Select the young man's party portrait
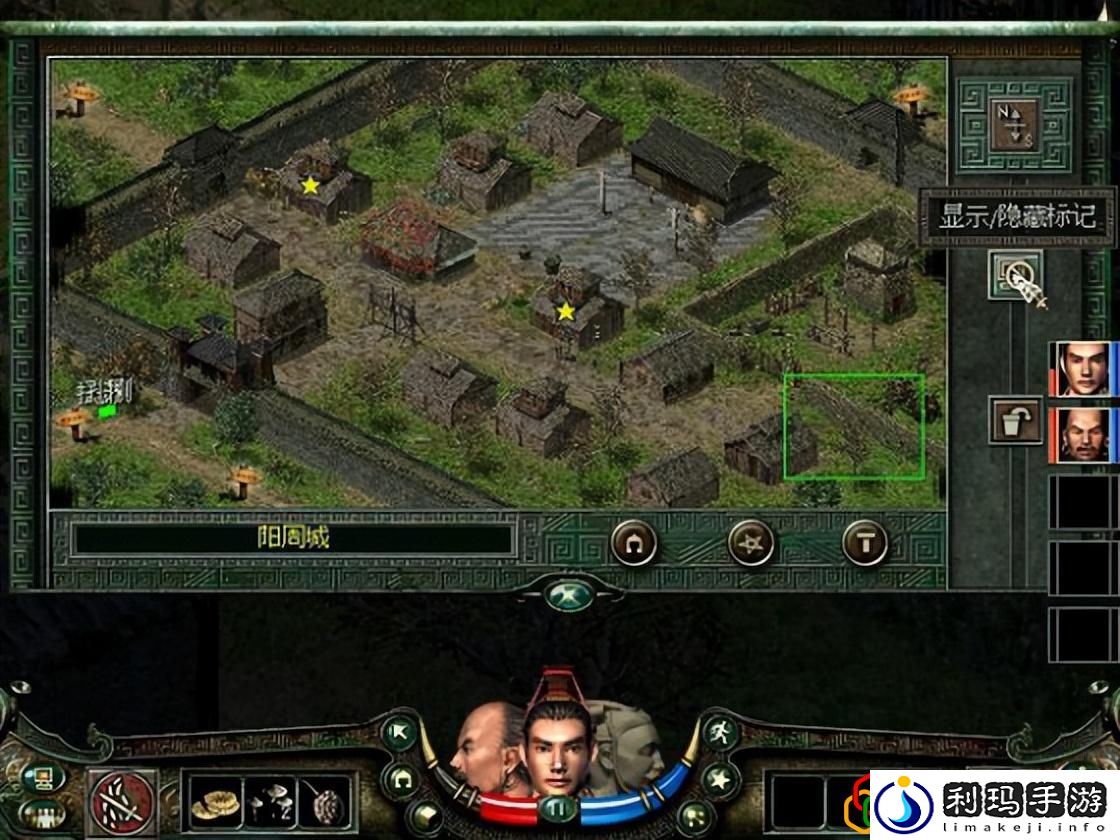This screenshot has width=1120, height=840. click(x=1084, y=368)
